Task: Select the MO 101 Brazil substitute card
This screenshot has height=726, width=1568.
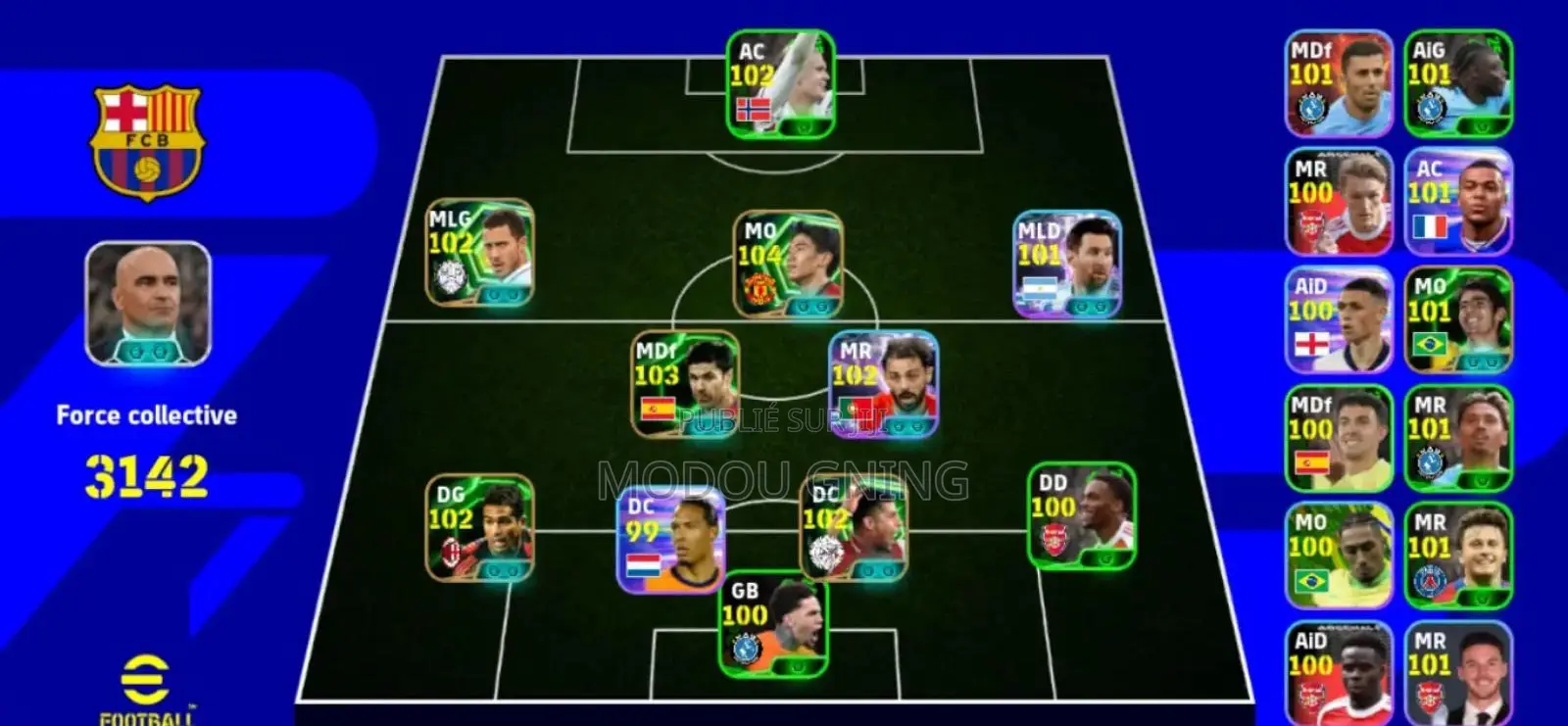Action: pyautogui.click(x=1458, y=320)
